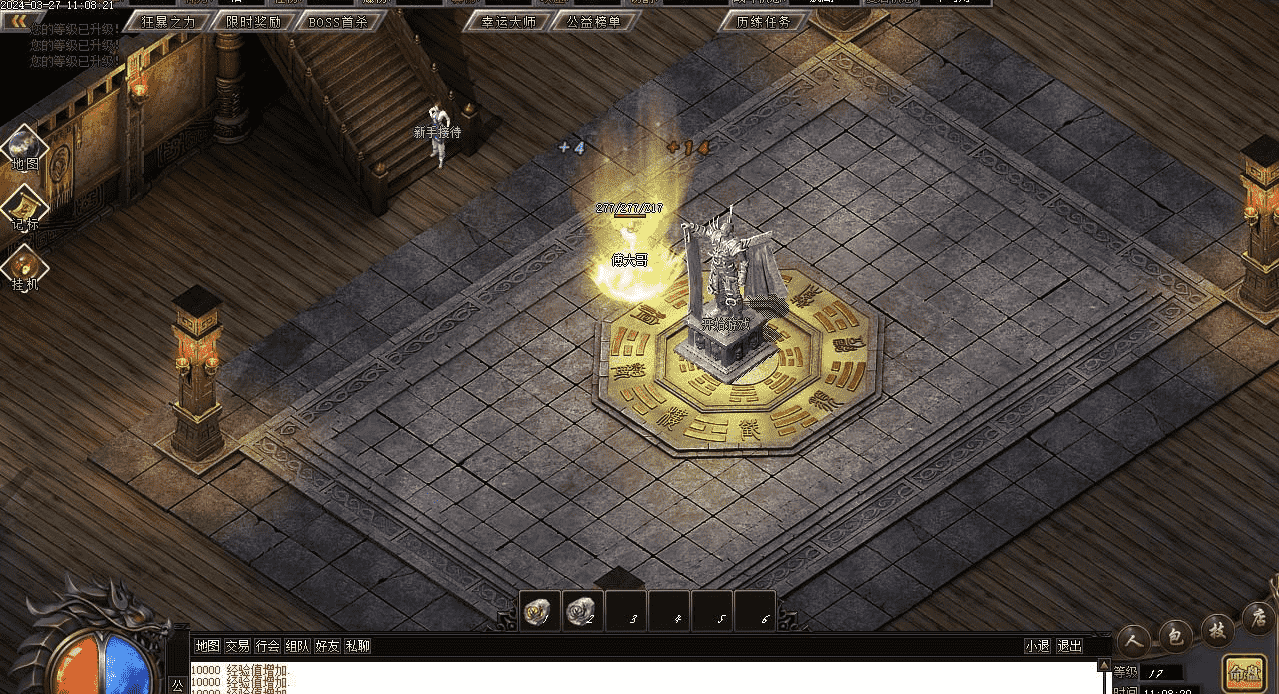The width and height of the screenshot is (1279, 694).
Task: Open the 行会 guild tab
Action: [267, 646]
